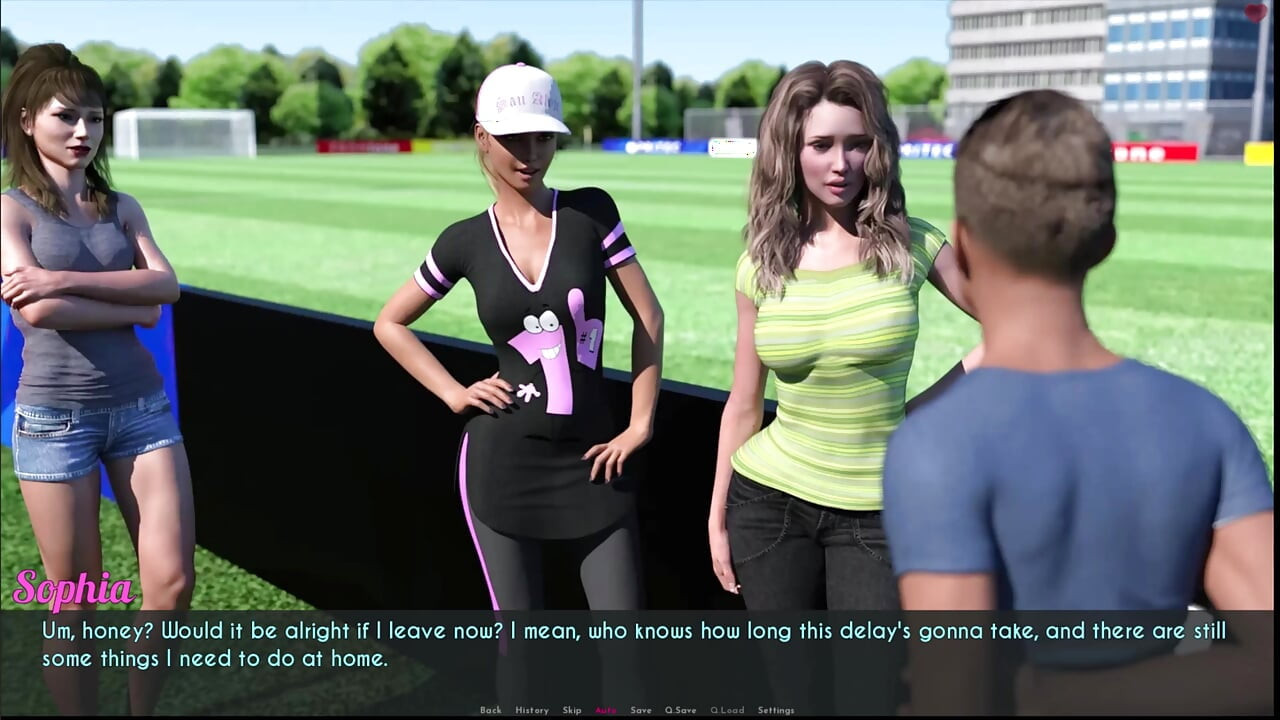The width and height of the screenshot is (1280, 720).
Task: Disable the active Auto-play mode
Action: point(604,709)
